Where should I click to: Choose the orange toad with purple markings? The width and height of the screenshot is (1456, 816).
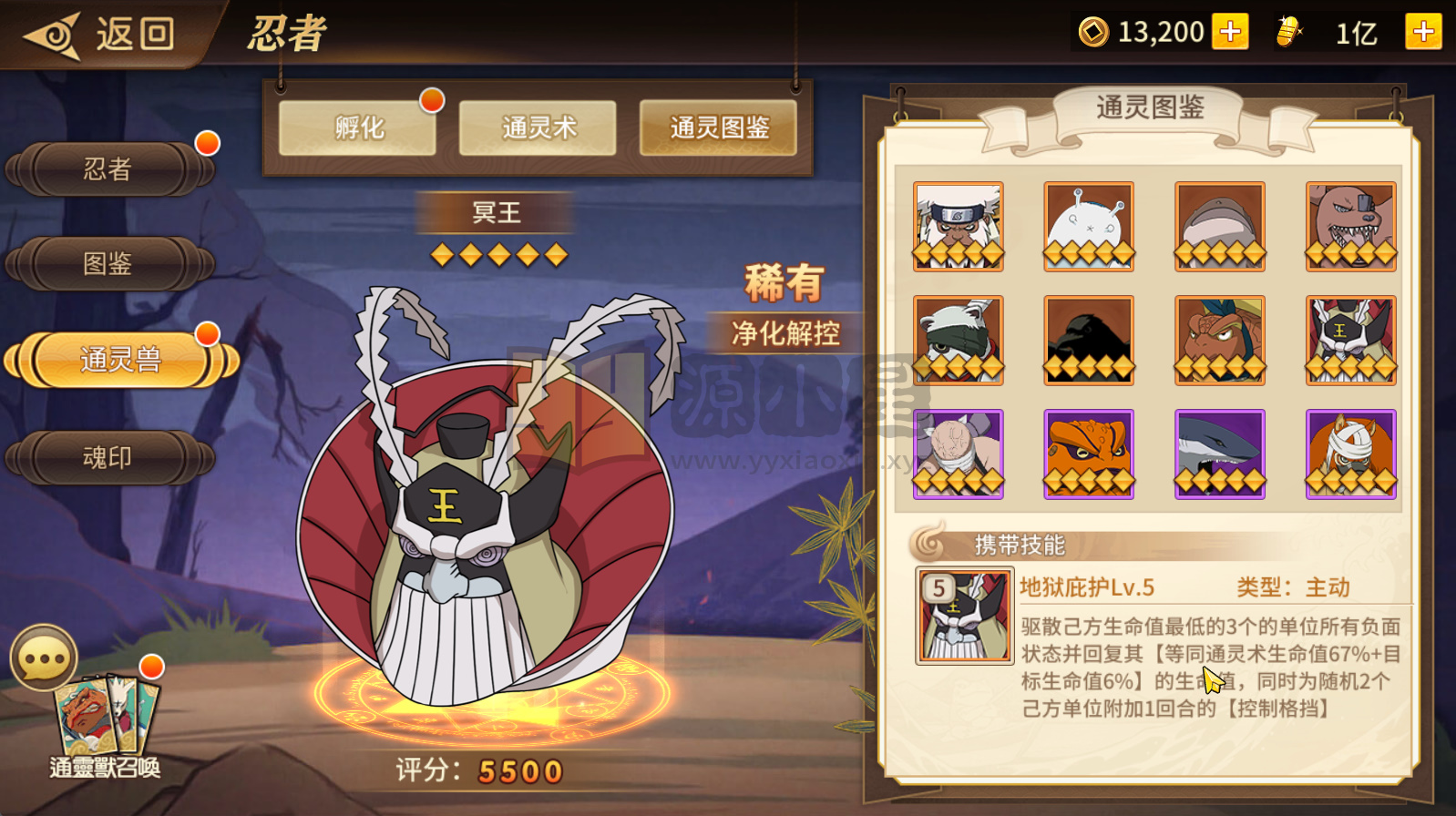tap(1089, 454)
